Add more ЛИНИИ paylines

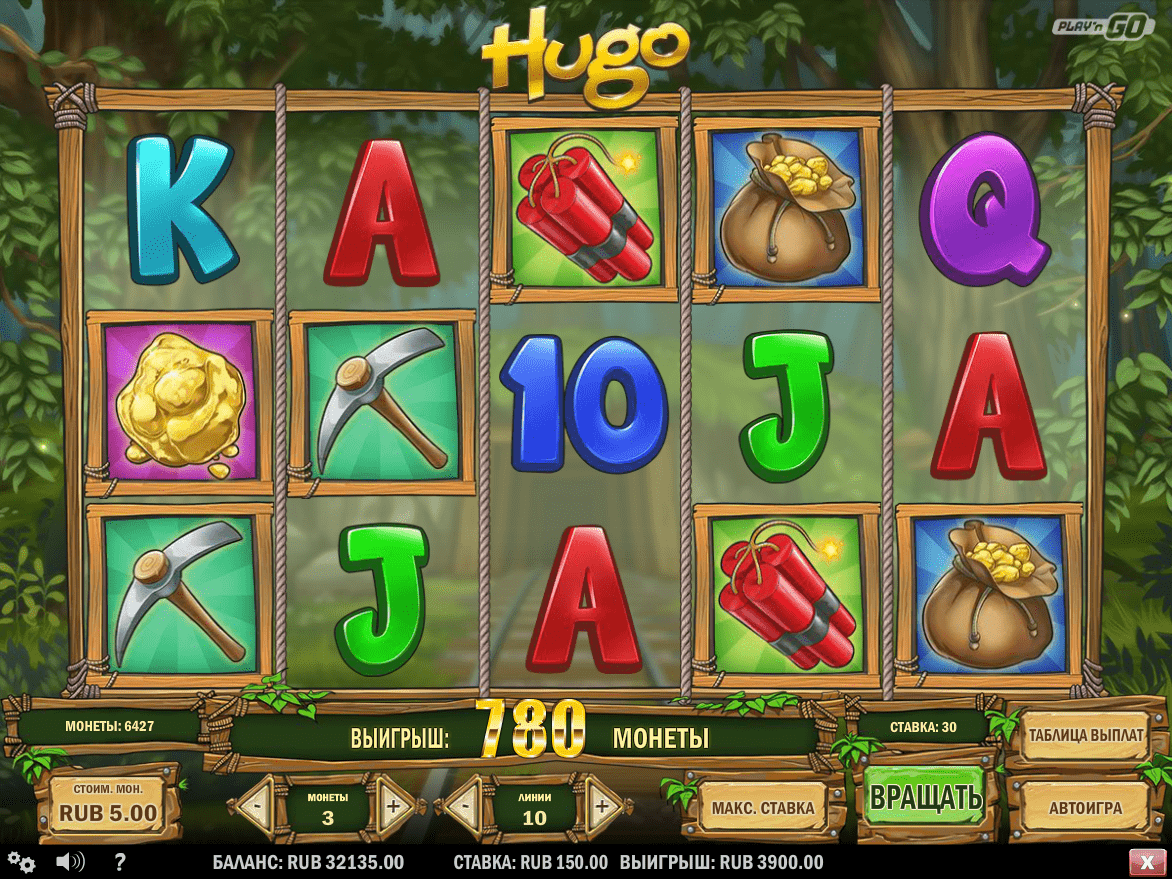click(x=600, y=805)
